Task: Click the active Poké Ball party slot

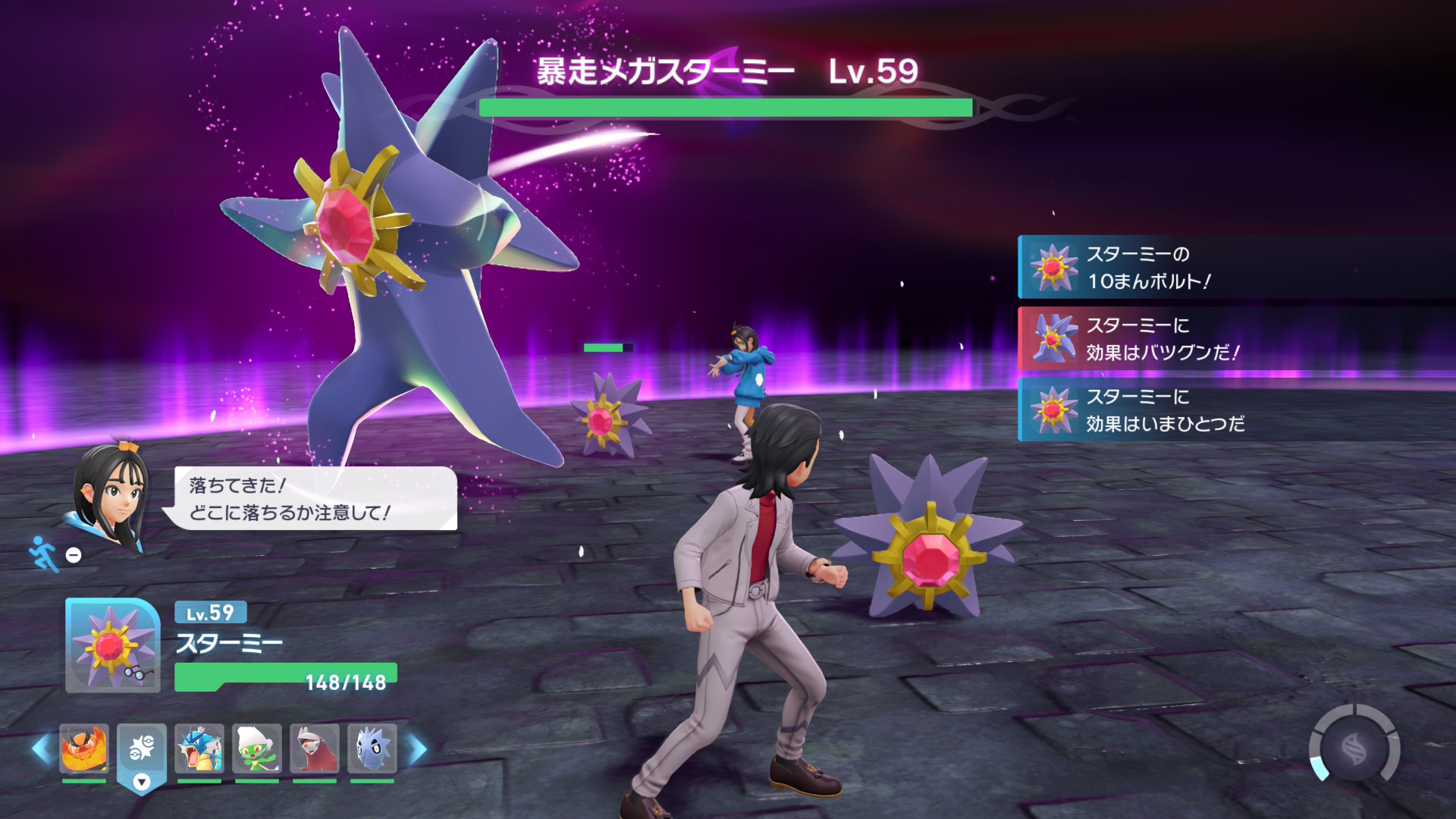Action: [142, 751]
